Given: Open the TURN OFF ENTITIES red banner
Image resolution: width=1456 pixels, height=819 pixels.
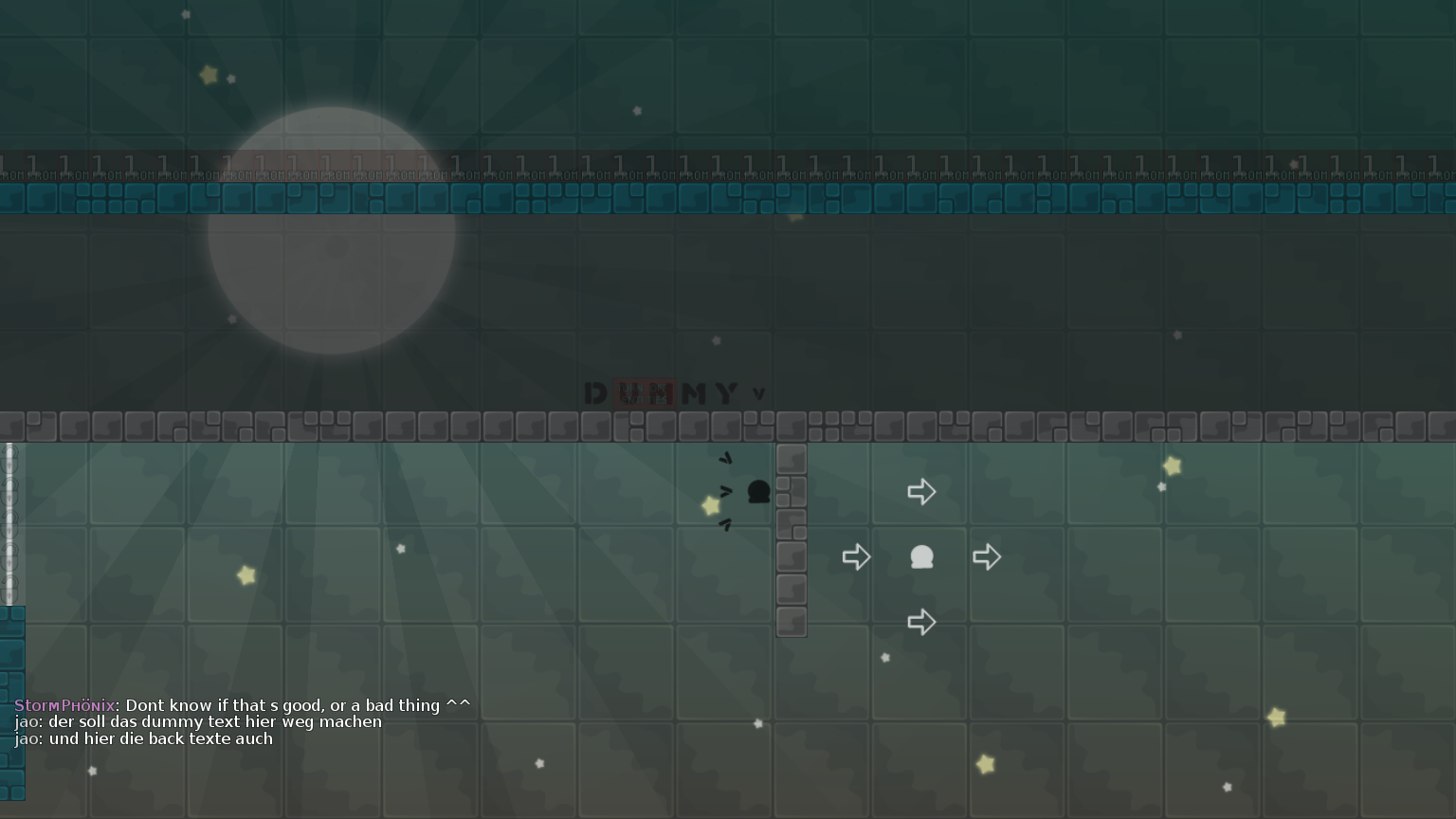Looking at the screenshot, I should tap(644, 392).
